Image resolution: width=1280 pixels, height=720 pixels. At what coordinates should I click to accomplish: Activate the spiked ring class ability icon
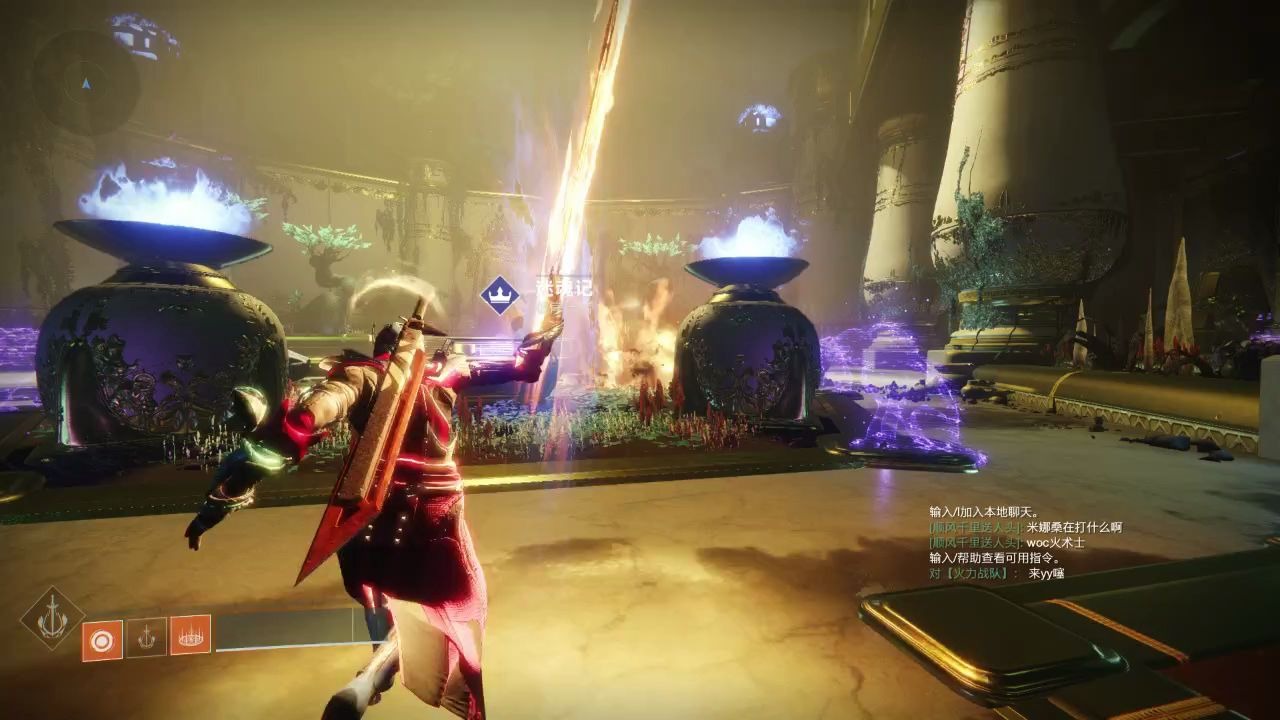pos(190,634)
